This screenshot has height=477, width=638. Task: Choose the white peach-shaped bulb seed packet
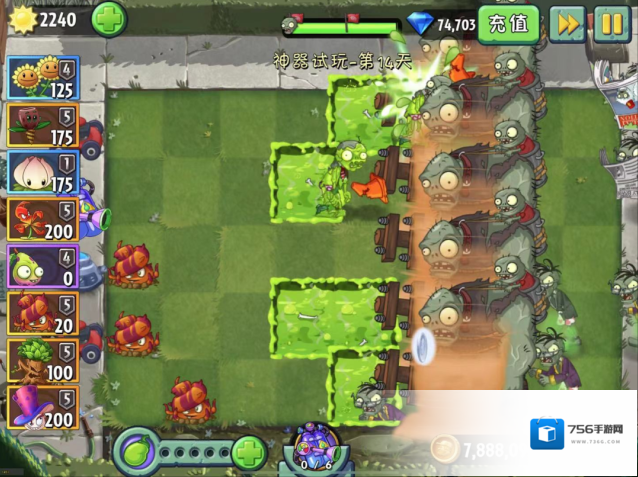(43, 172)
